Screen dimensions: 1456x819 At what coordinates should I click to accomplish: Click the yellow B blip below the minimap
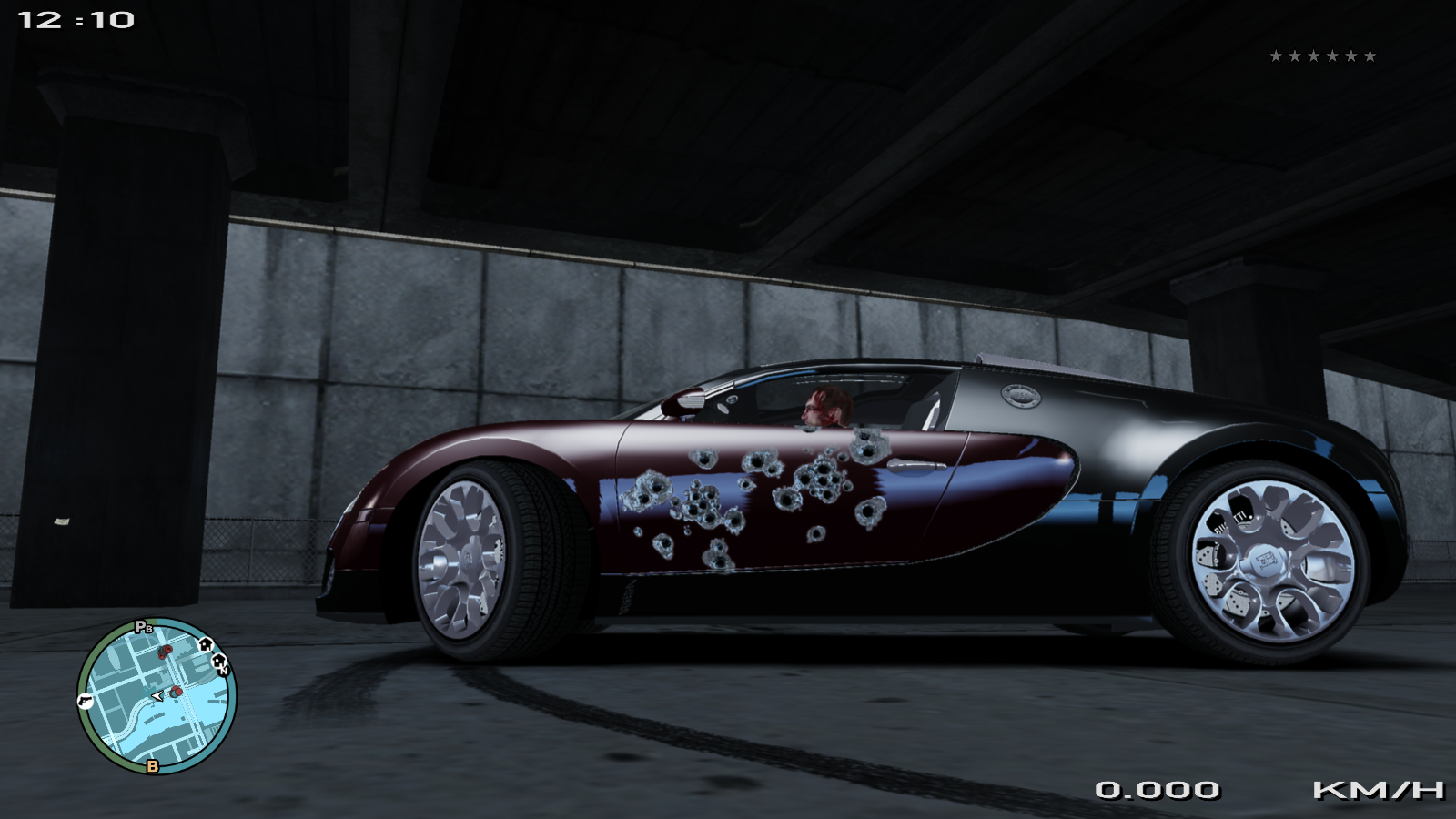coord(152,765)
